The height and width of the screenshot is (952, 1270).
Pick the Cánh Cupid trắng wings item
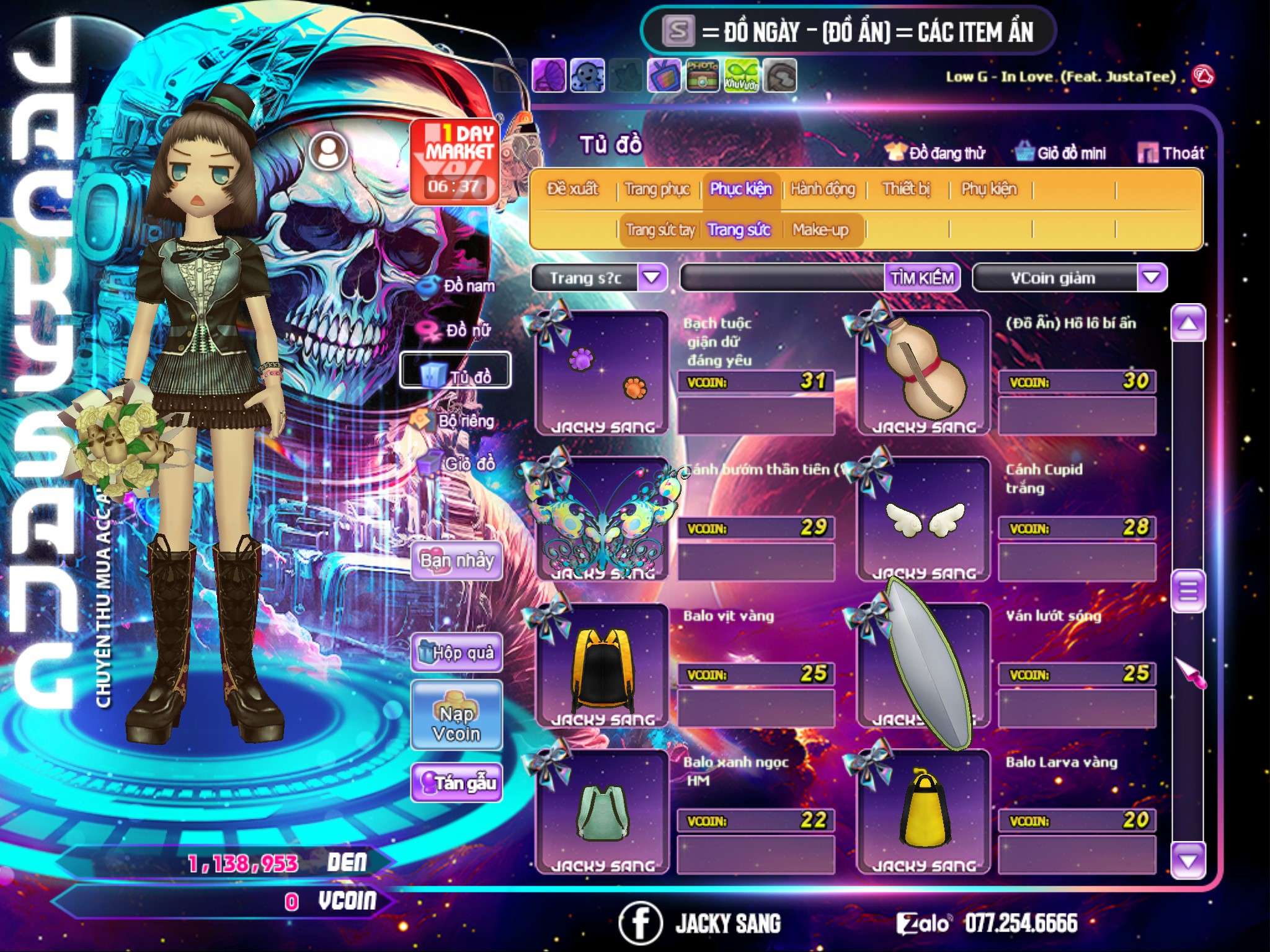click(x=923, y=519)
